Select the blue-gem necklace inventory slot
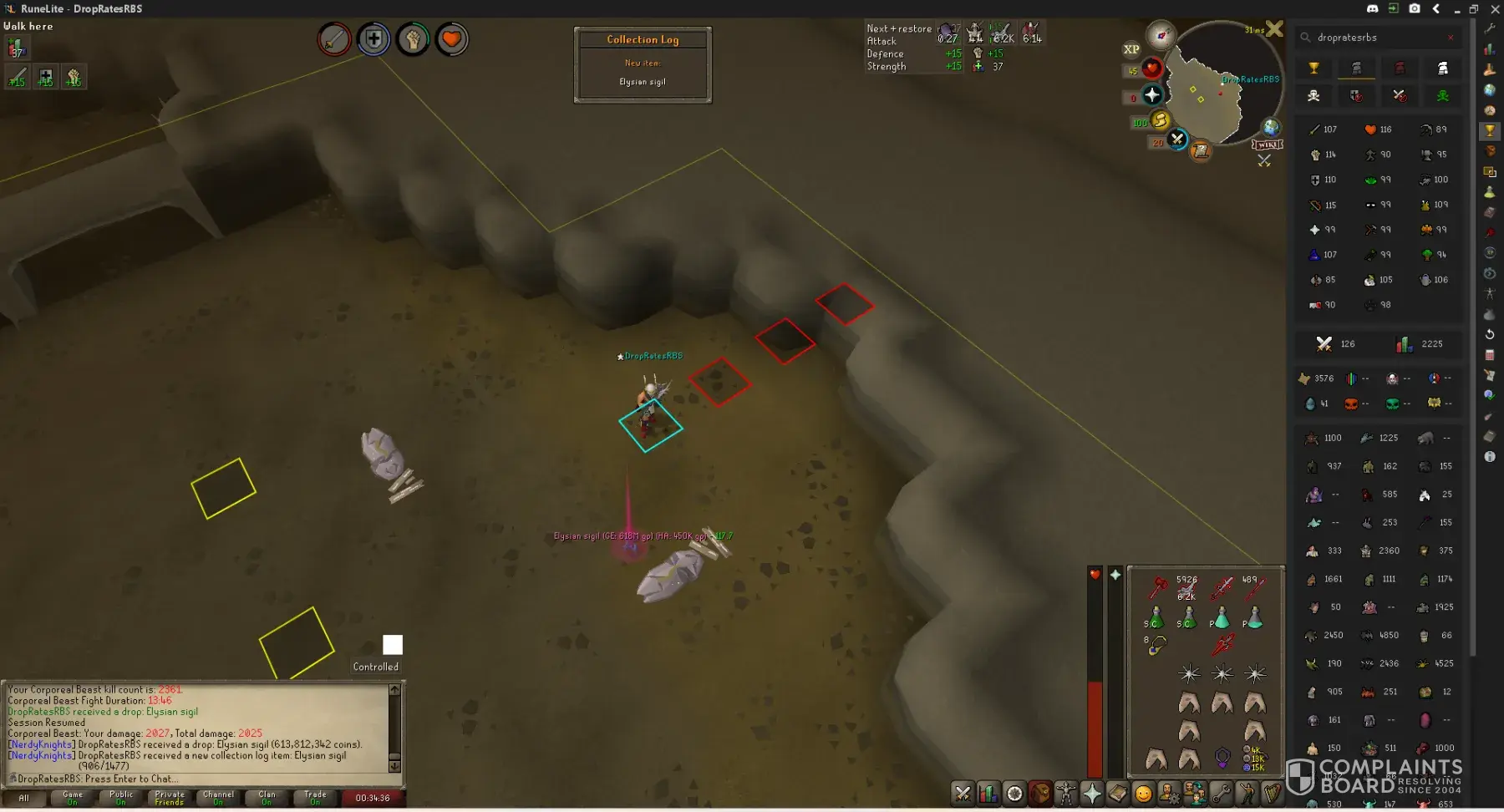This screenshot has height=812, width=1504. point(1156,645)
